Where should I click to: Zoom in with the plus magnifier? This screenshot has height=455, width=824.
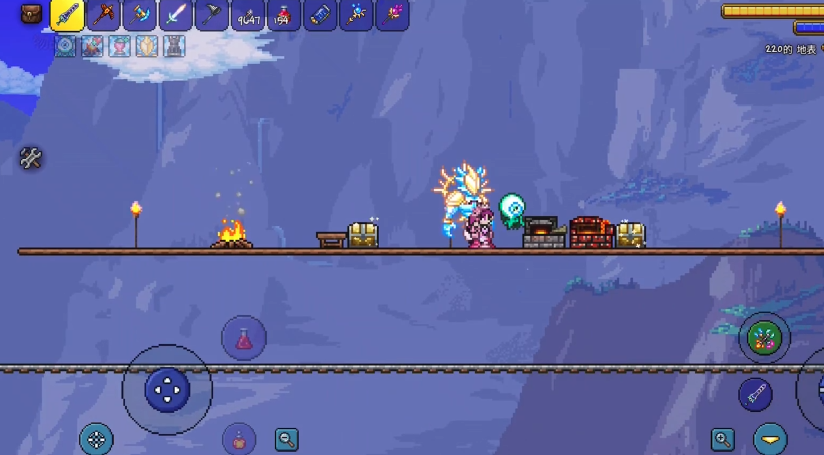pyautogui.click(x=723, y=438)
